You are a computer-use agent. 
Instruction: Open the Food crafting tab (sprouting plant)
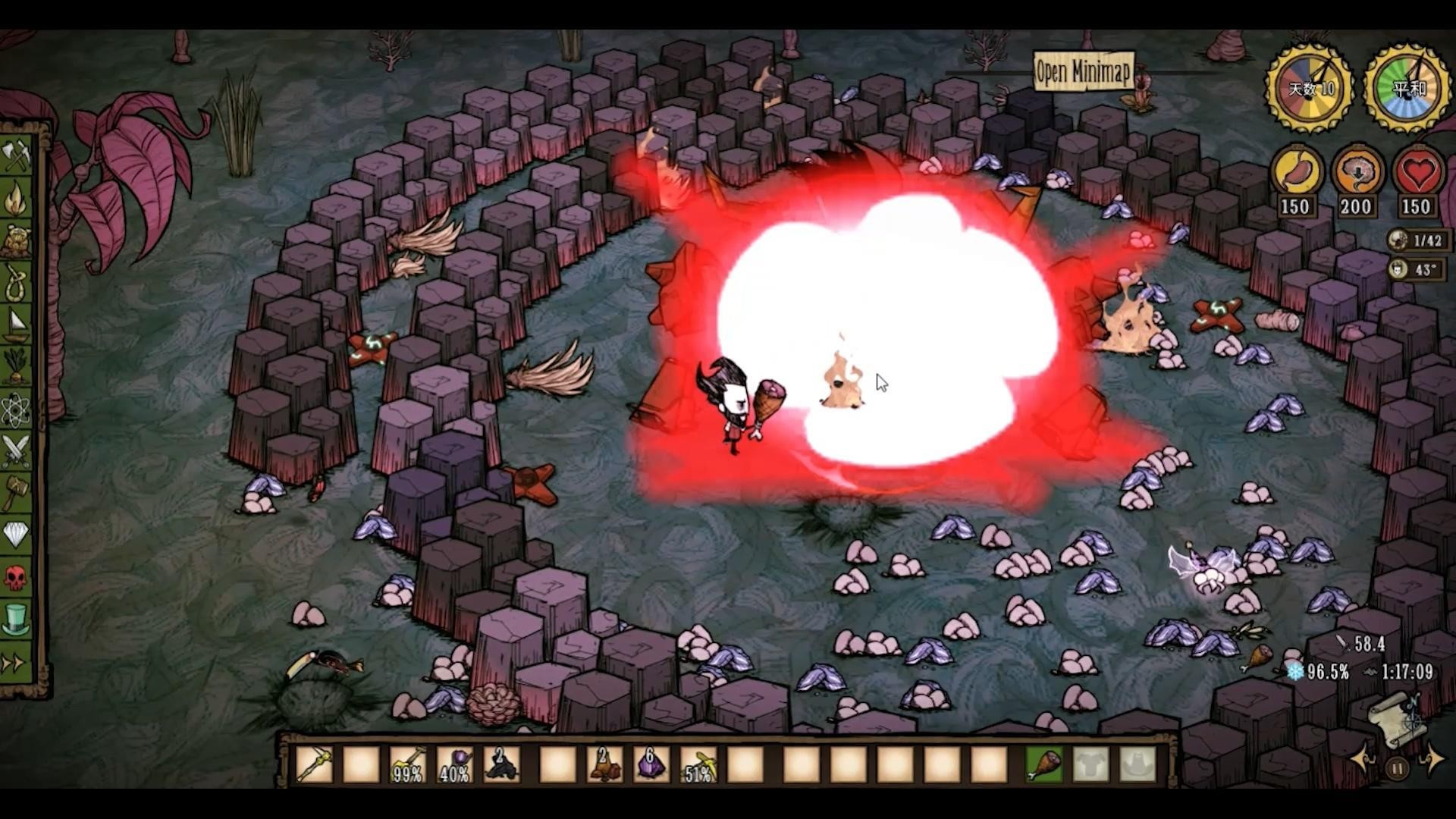pyautogui.click(x=16, y=367)
